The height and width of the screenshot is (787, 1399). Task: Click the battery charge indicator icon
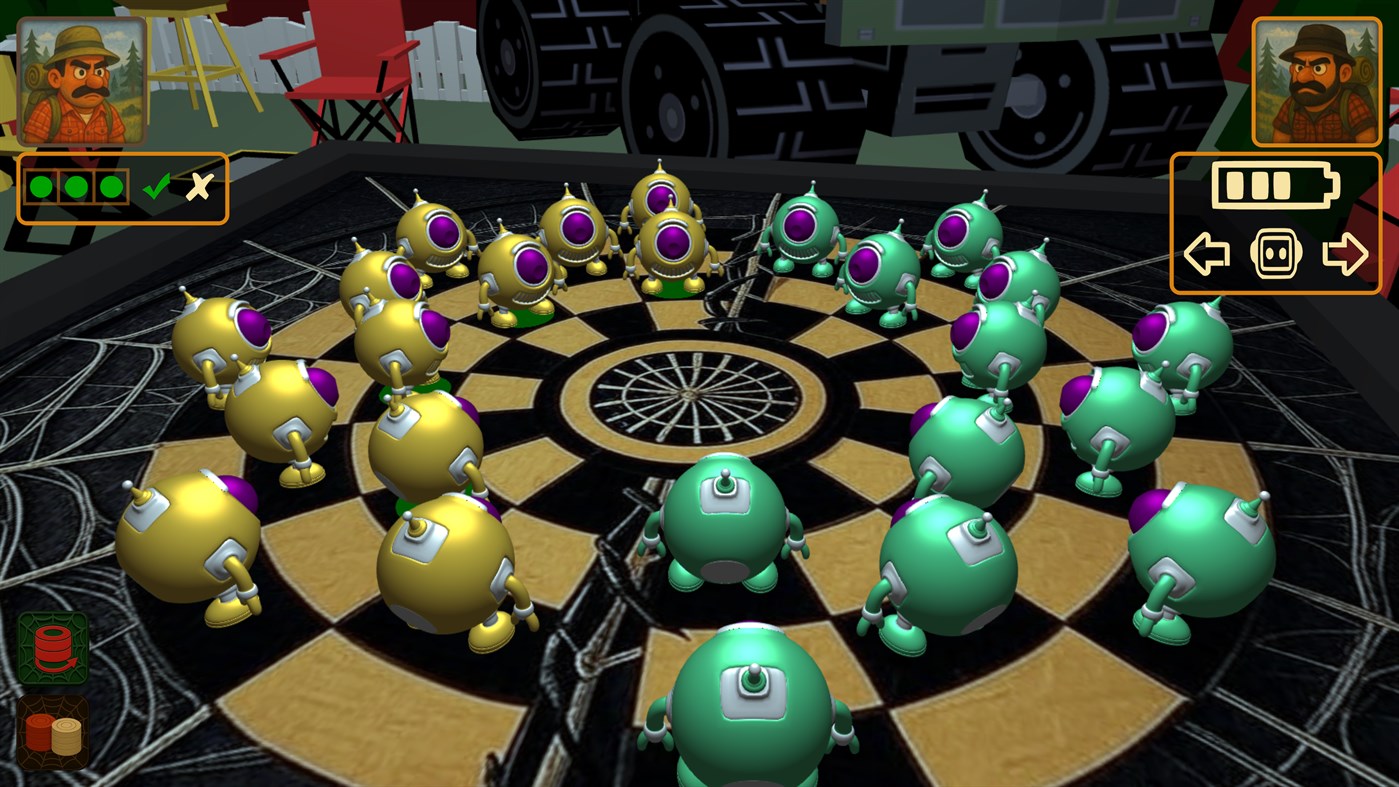1273,184
